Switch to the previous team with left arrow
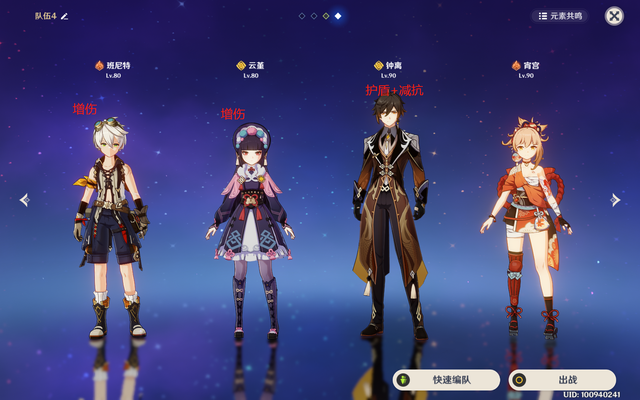This screenshot has height=400, width=640. 25,200
